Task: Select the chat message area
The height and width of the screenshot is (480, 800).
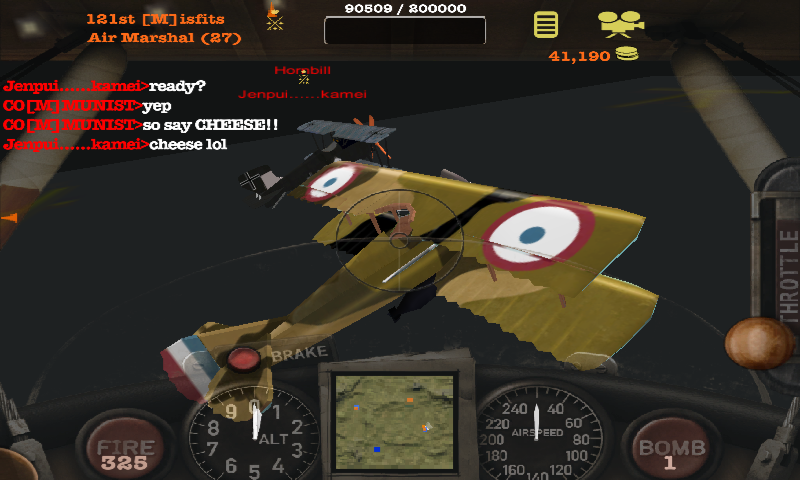Action: 140,115
